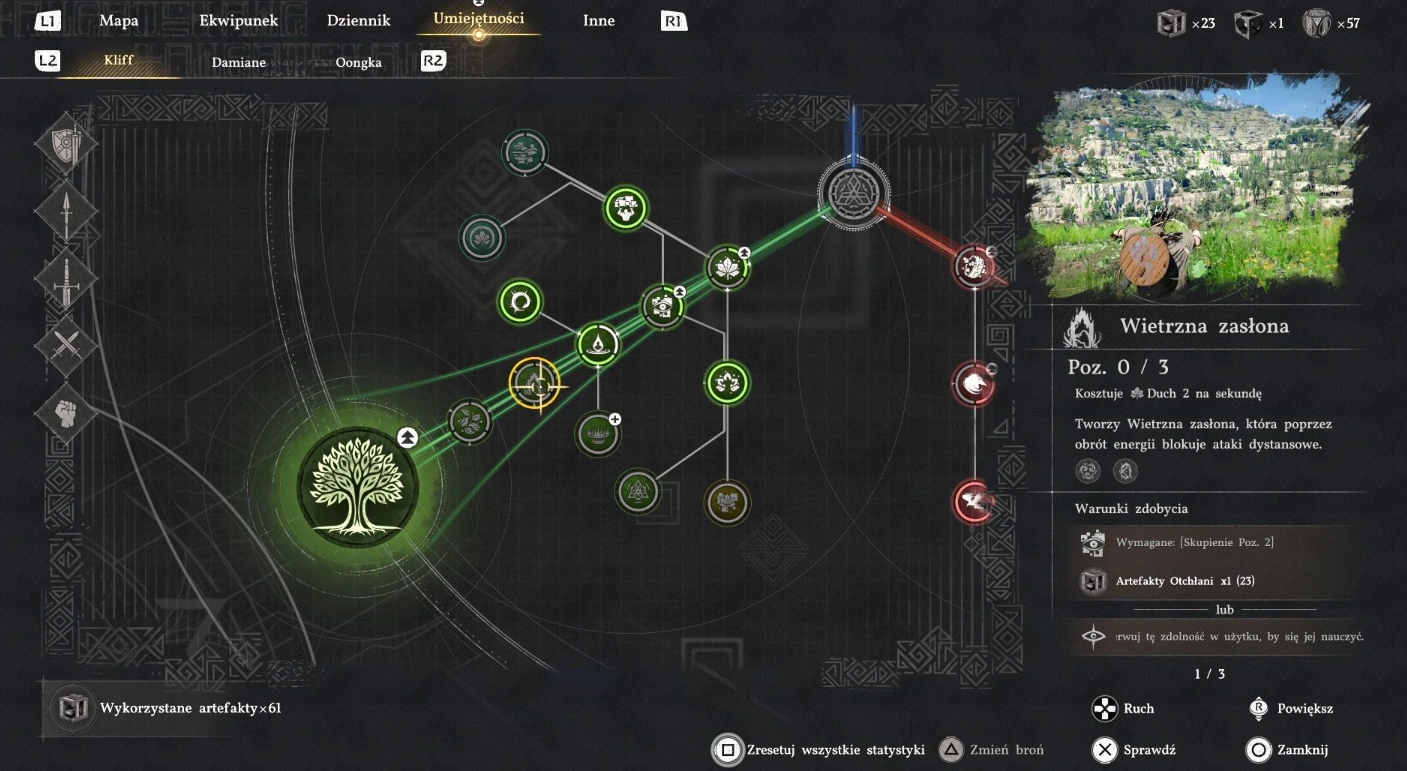Choose the green spiral ring skill node
The height and width of the screenshot is (771, 1407).
point(519,300)
